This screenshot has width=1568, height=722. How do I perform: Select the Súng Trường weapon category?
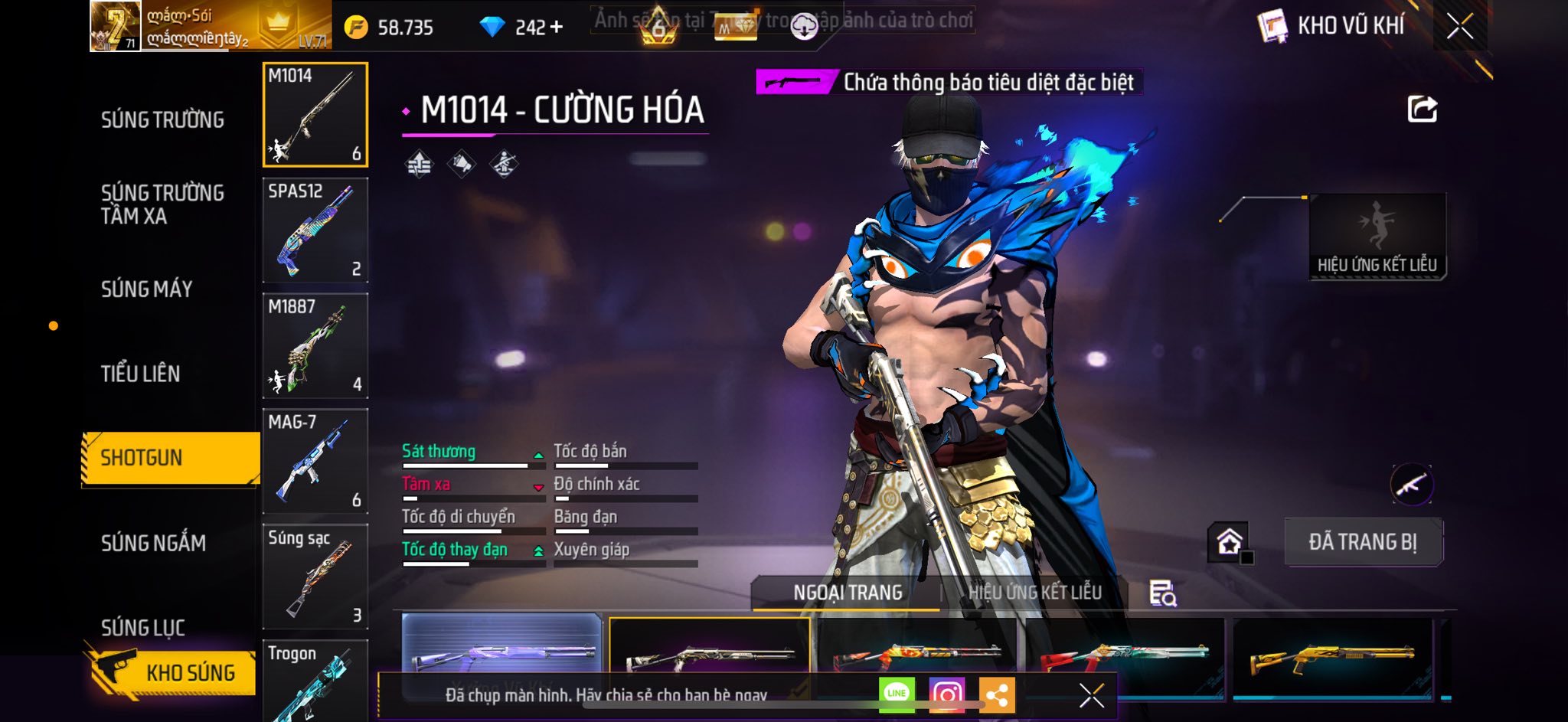162,119
